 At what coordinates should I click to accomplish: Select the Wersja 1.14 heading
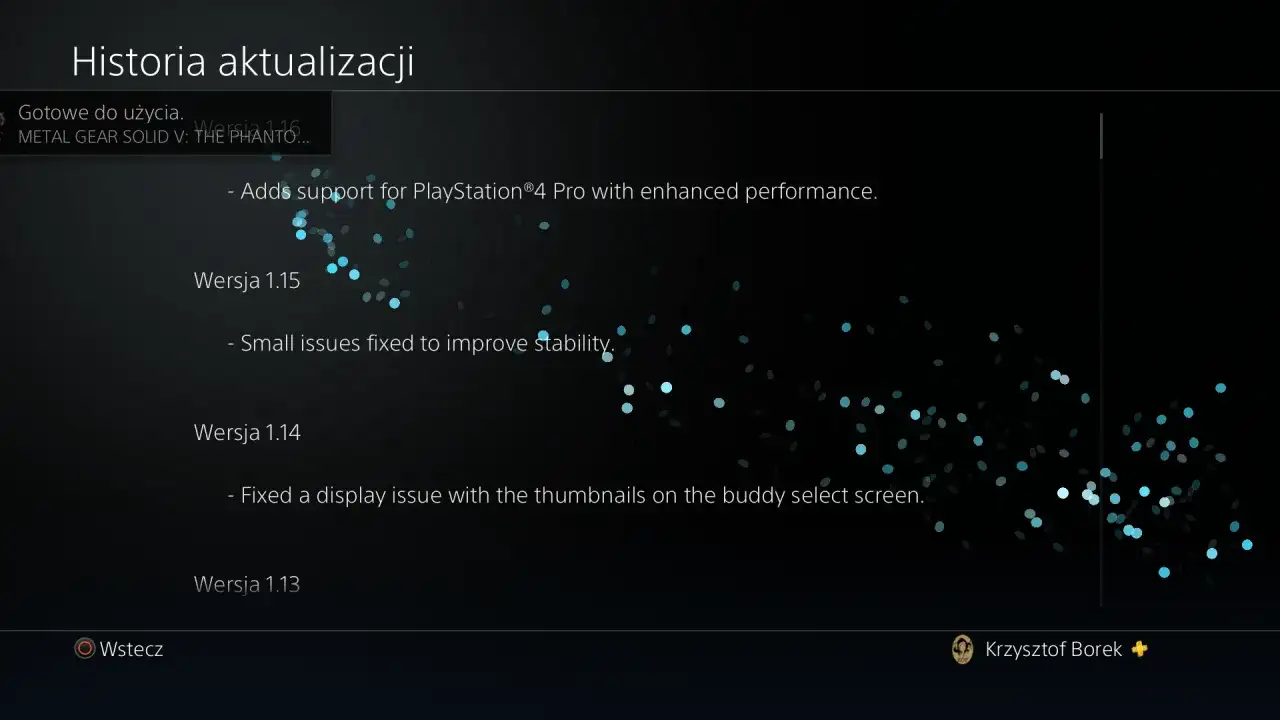247,432
